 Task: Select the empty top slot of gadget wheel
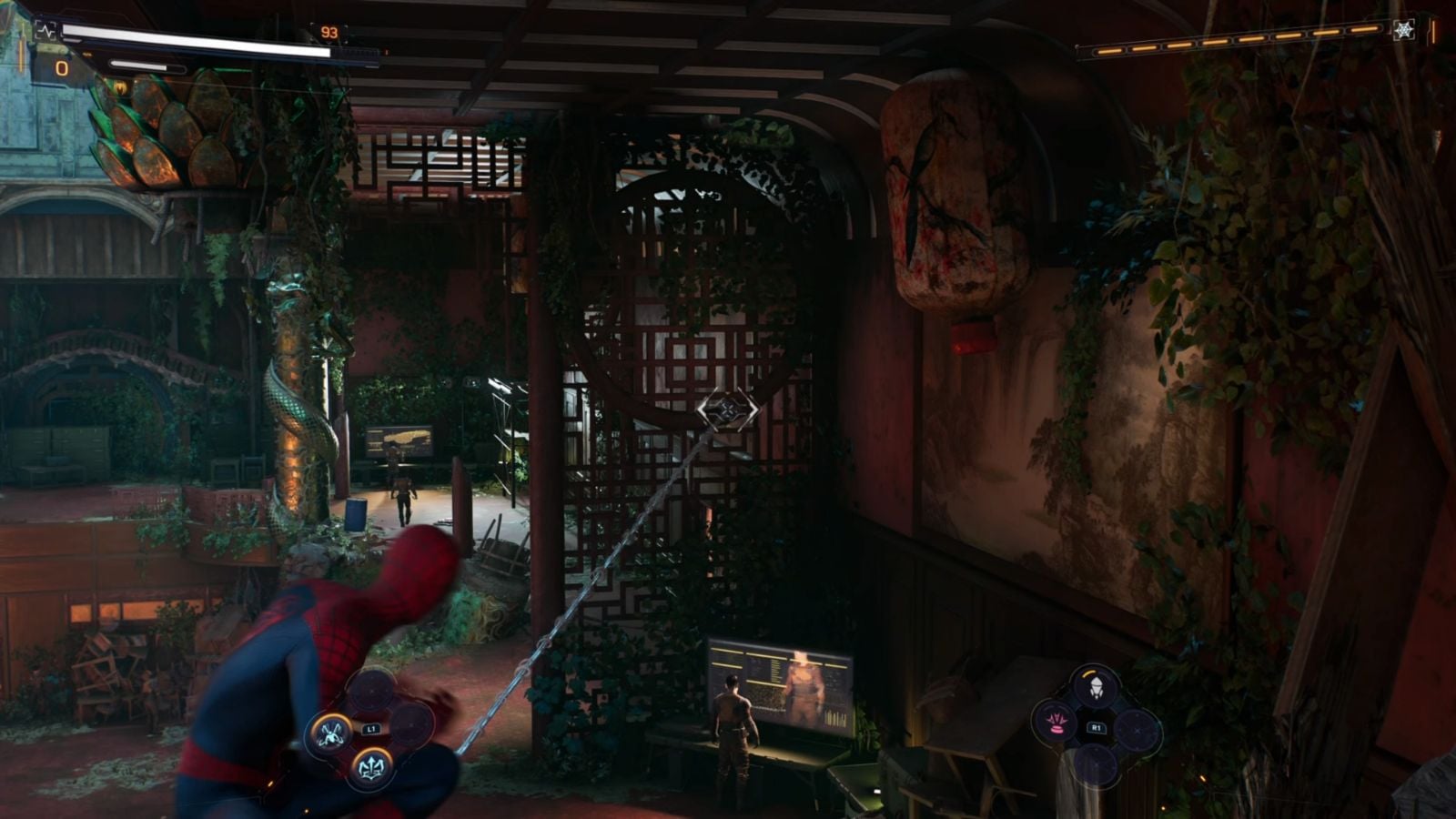pyautogui.click(x=370, y=692)
